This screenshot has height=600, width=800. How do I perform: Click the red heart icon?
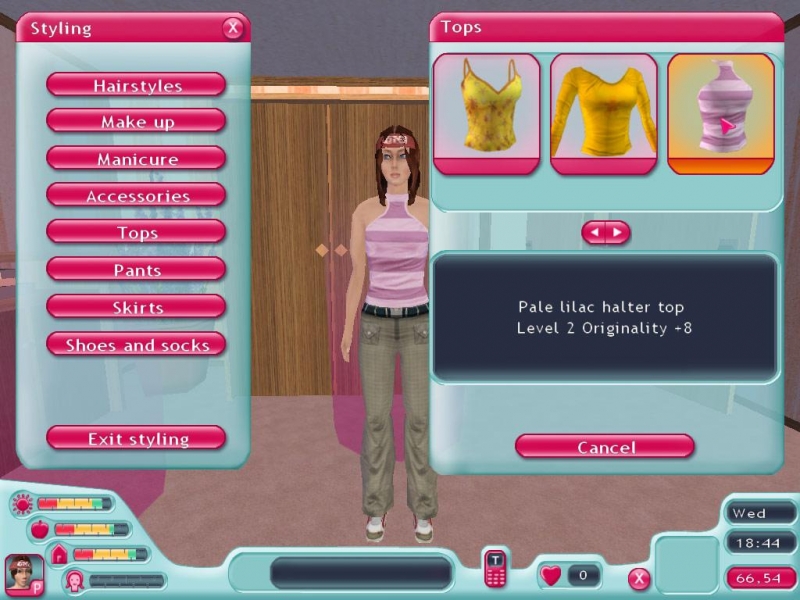[x=551, y=575]
